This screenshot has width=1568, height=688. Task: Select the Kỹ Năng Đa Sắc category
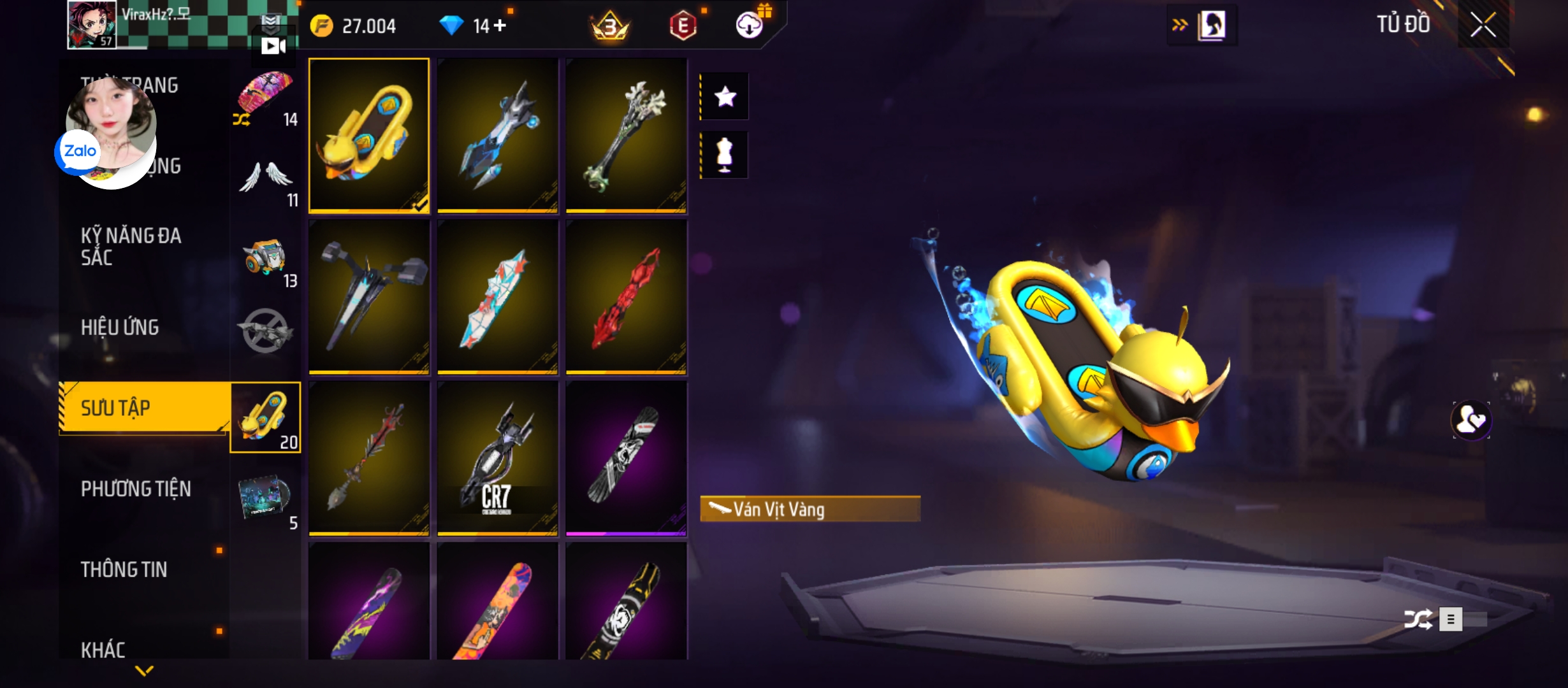pyautogui.click(x=131, y=247)
